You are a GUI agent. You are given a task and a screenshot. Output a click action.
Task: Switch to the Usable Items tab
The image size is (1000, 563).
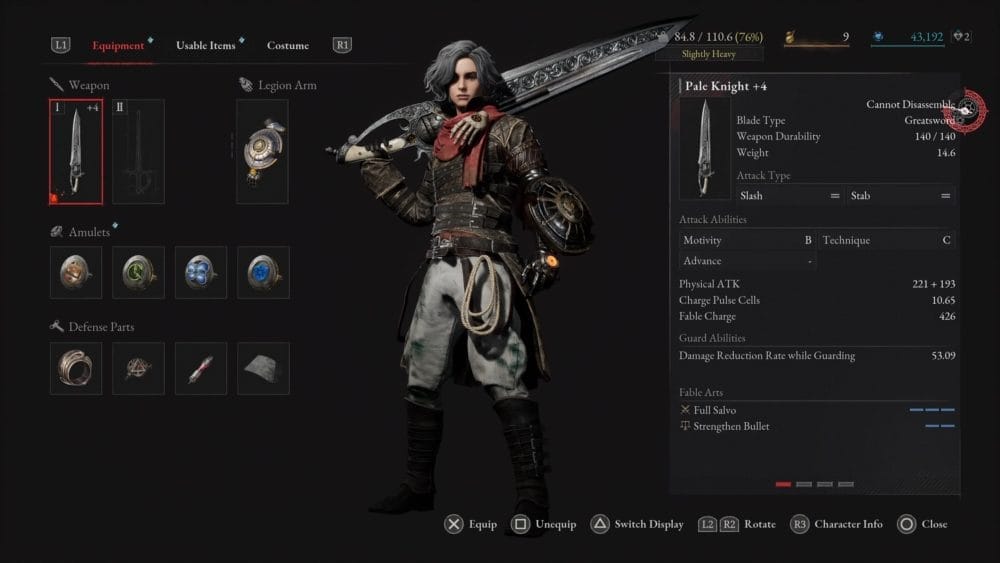tap(206, 45)
